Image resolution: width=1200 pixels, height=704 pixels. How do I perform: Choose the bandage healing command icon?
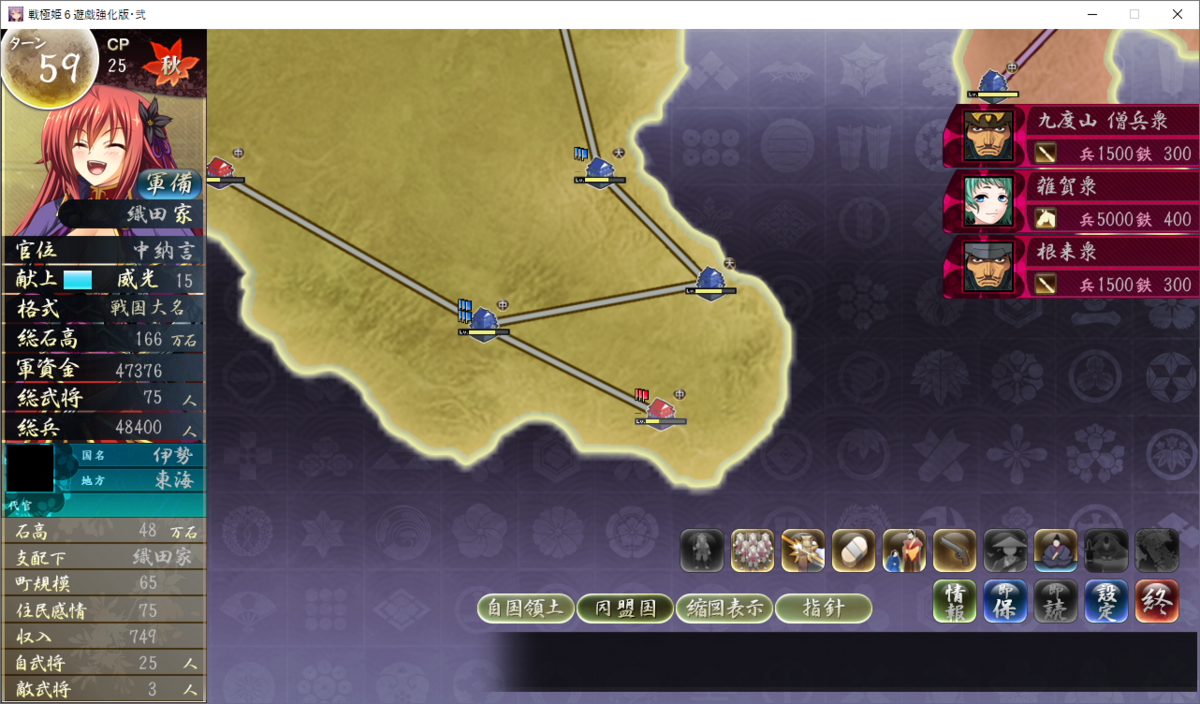point(853,551)
